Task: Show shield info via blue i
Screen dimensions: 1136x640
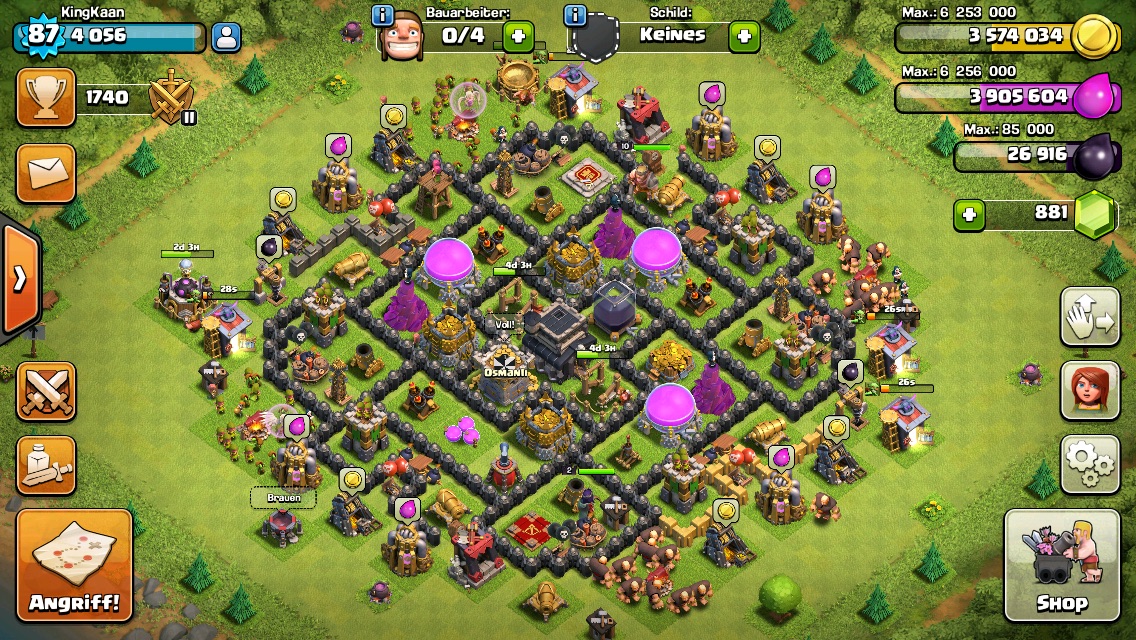Action: tap(574, 15)
